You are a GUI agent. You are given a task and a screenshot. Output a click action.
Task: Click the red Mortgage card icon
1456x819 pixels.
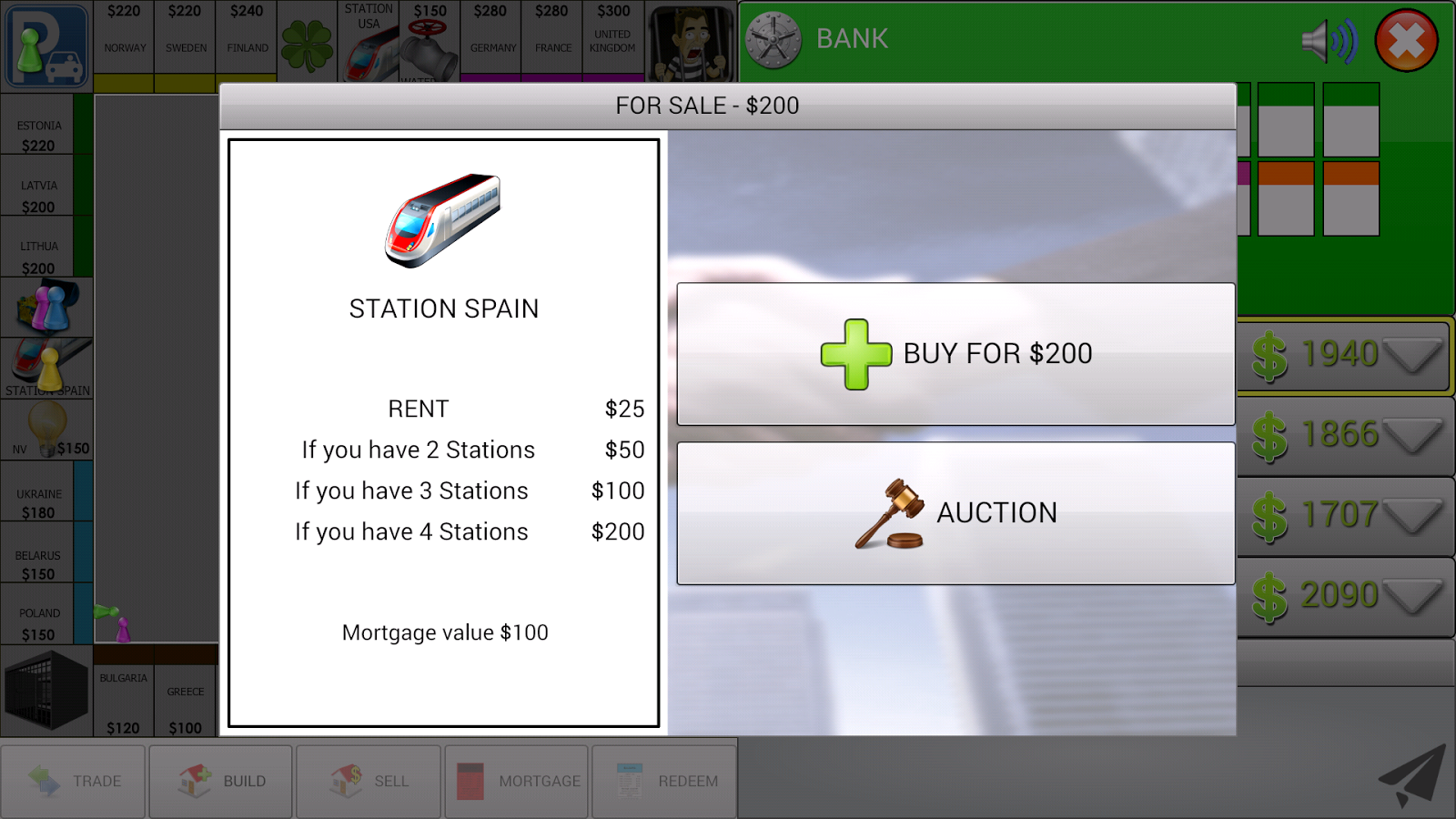pos(470,781)
